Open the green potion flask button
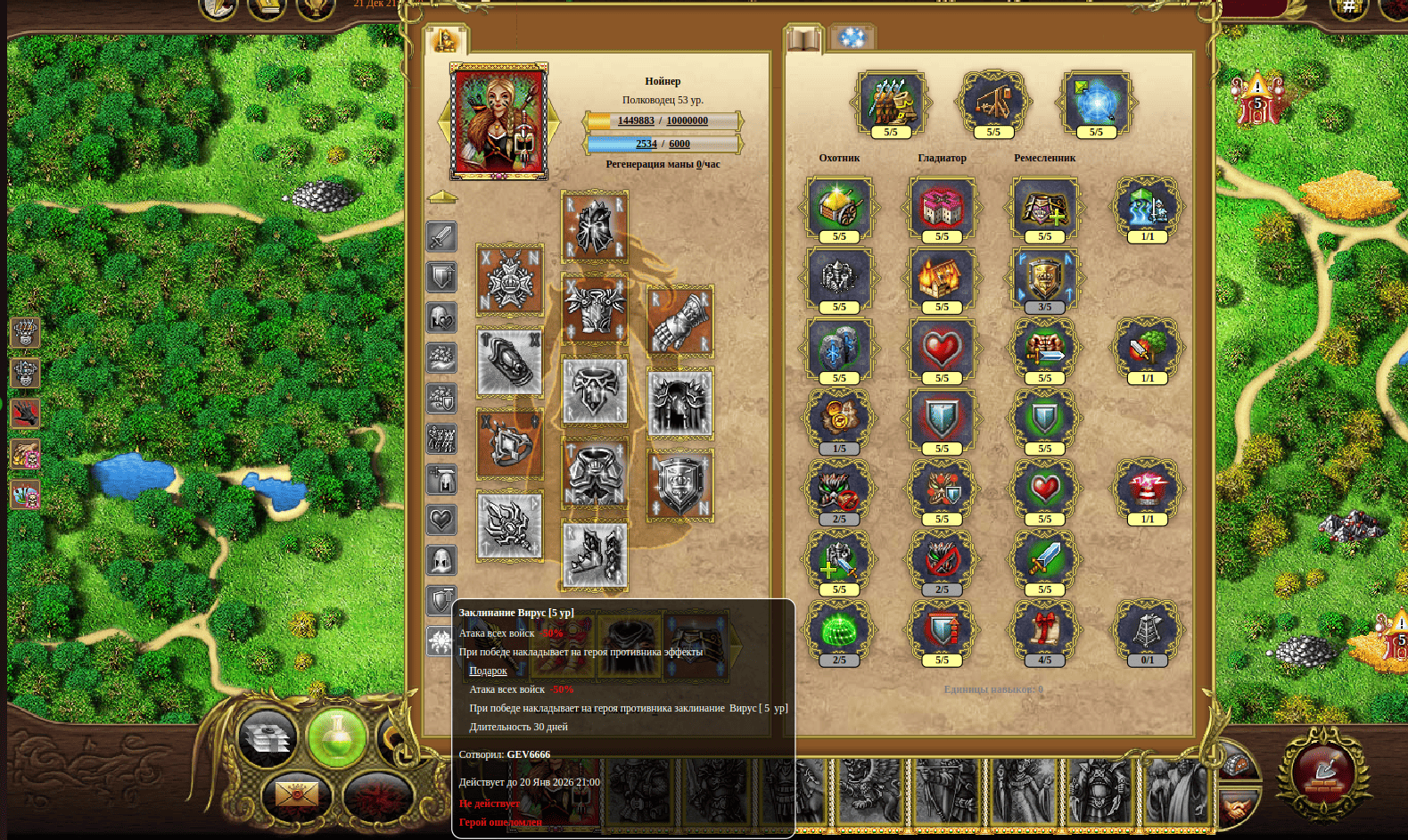 [336, 737]
